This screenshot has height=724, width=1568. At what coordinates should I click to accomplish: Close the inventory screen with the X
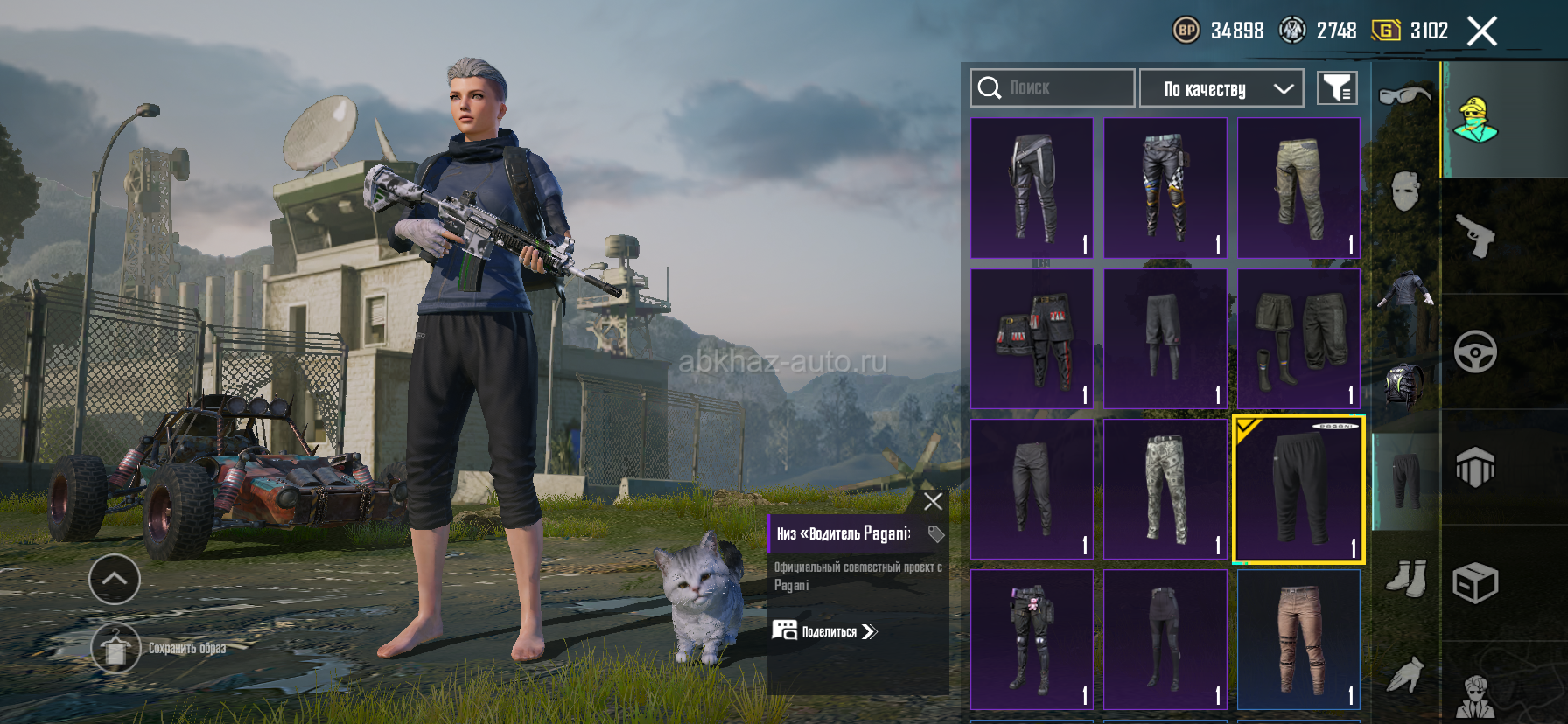[1481, 31]
